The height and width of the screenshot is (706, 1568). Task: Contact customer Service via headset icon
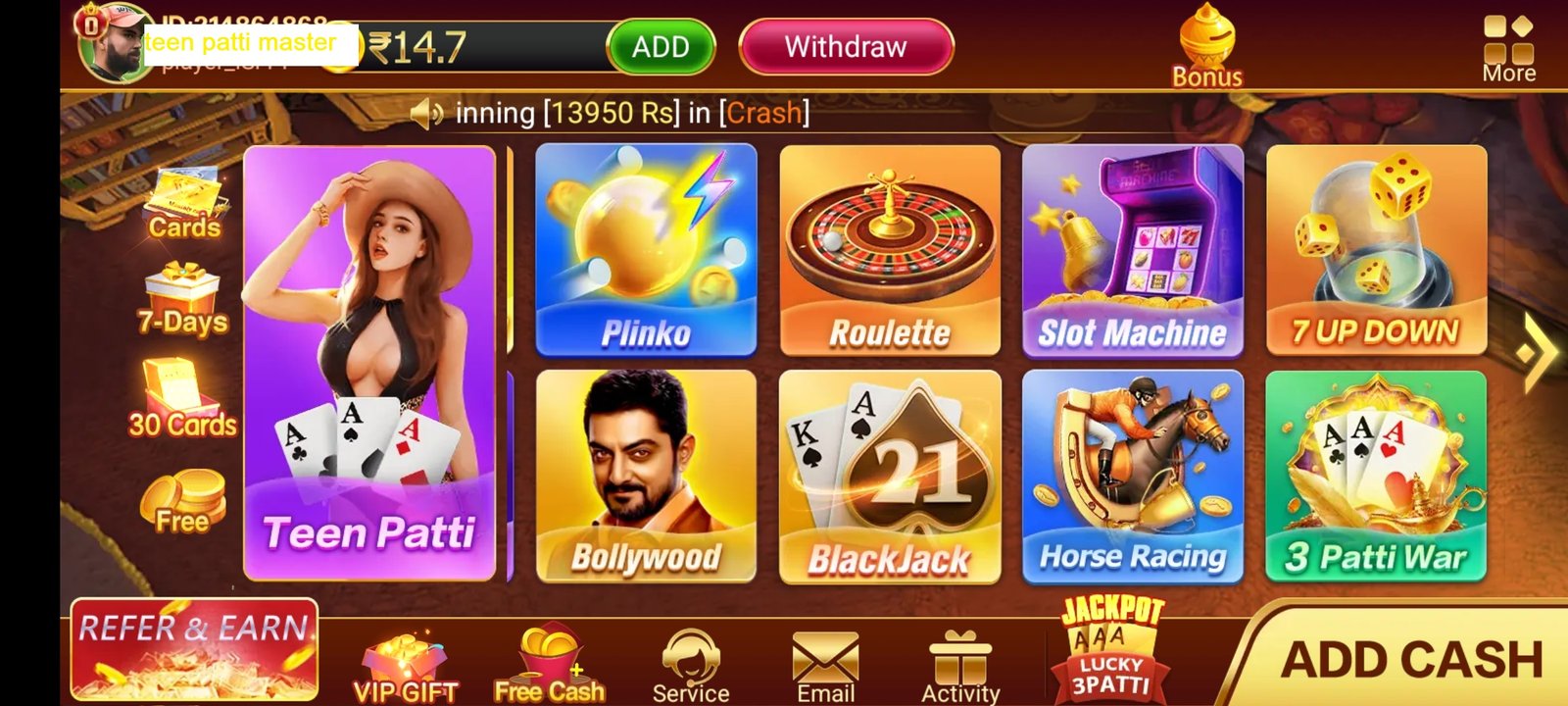(x=693, y=655)
